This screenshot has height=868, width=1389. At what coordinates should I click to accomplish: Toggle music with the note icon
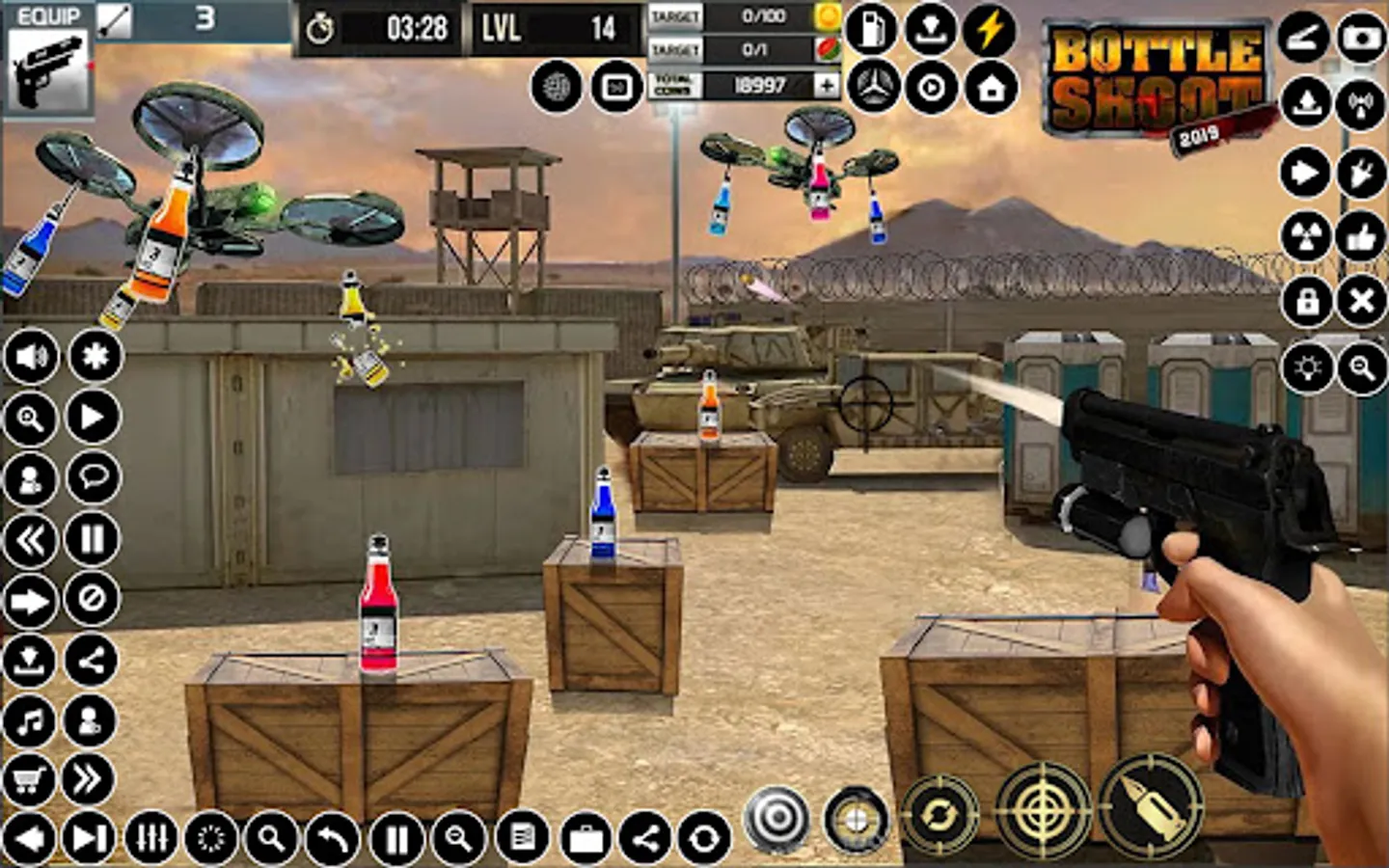click(31, 719)
